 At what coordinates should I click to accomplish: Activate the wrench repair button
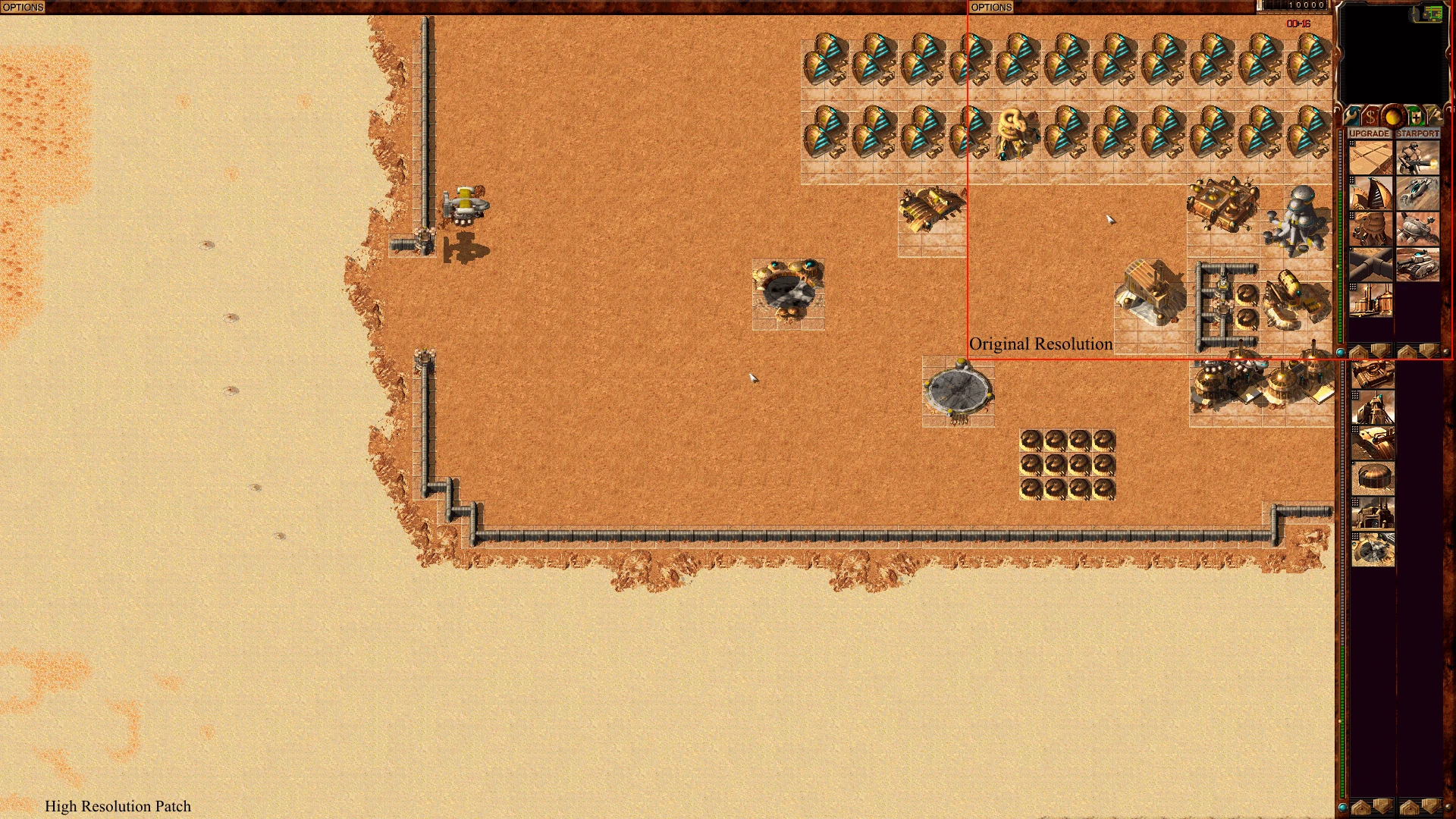(x=1354, y=116)
